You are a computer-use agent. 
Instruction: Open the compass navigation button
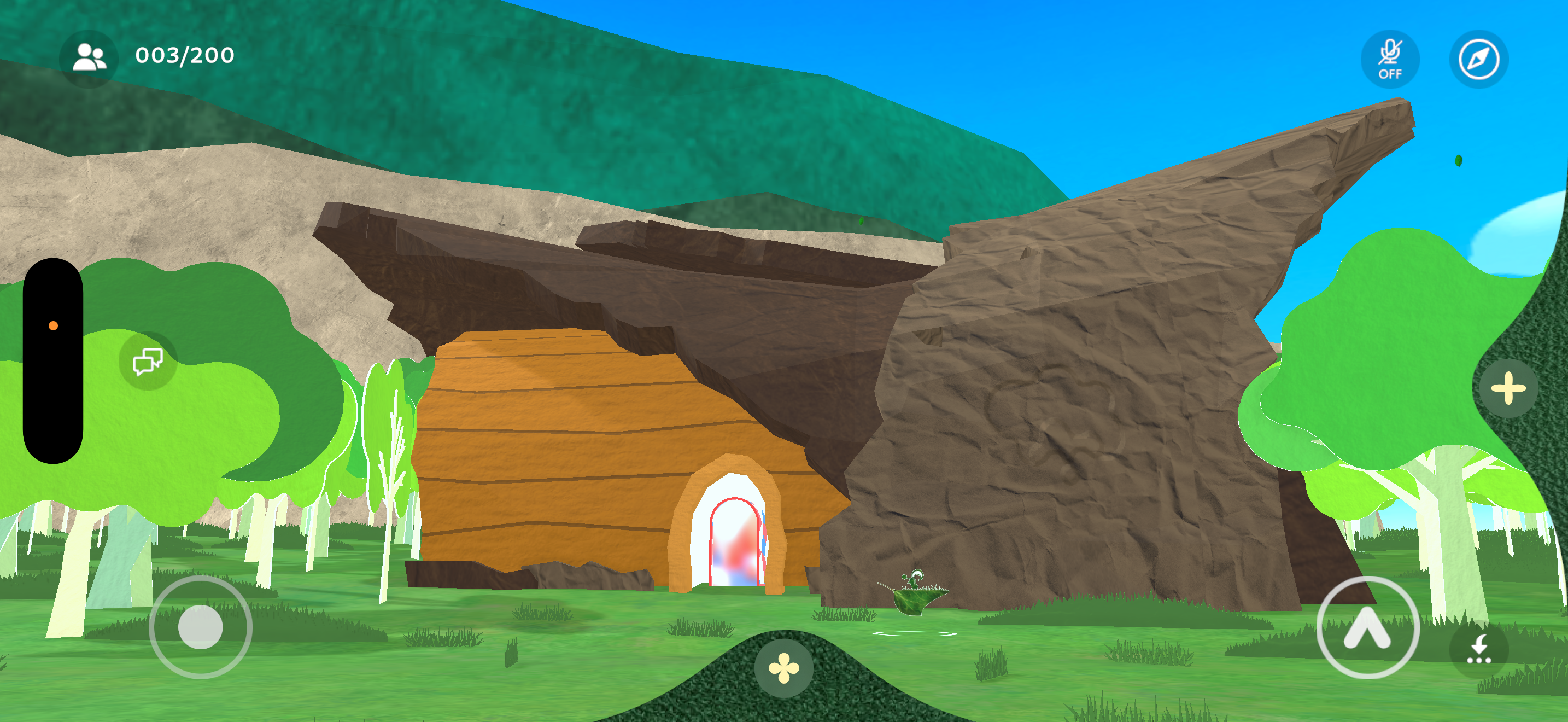(x=1478, y=59)
